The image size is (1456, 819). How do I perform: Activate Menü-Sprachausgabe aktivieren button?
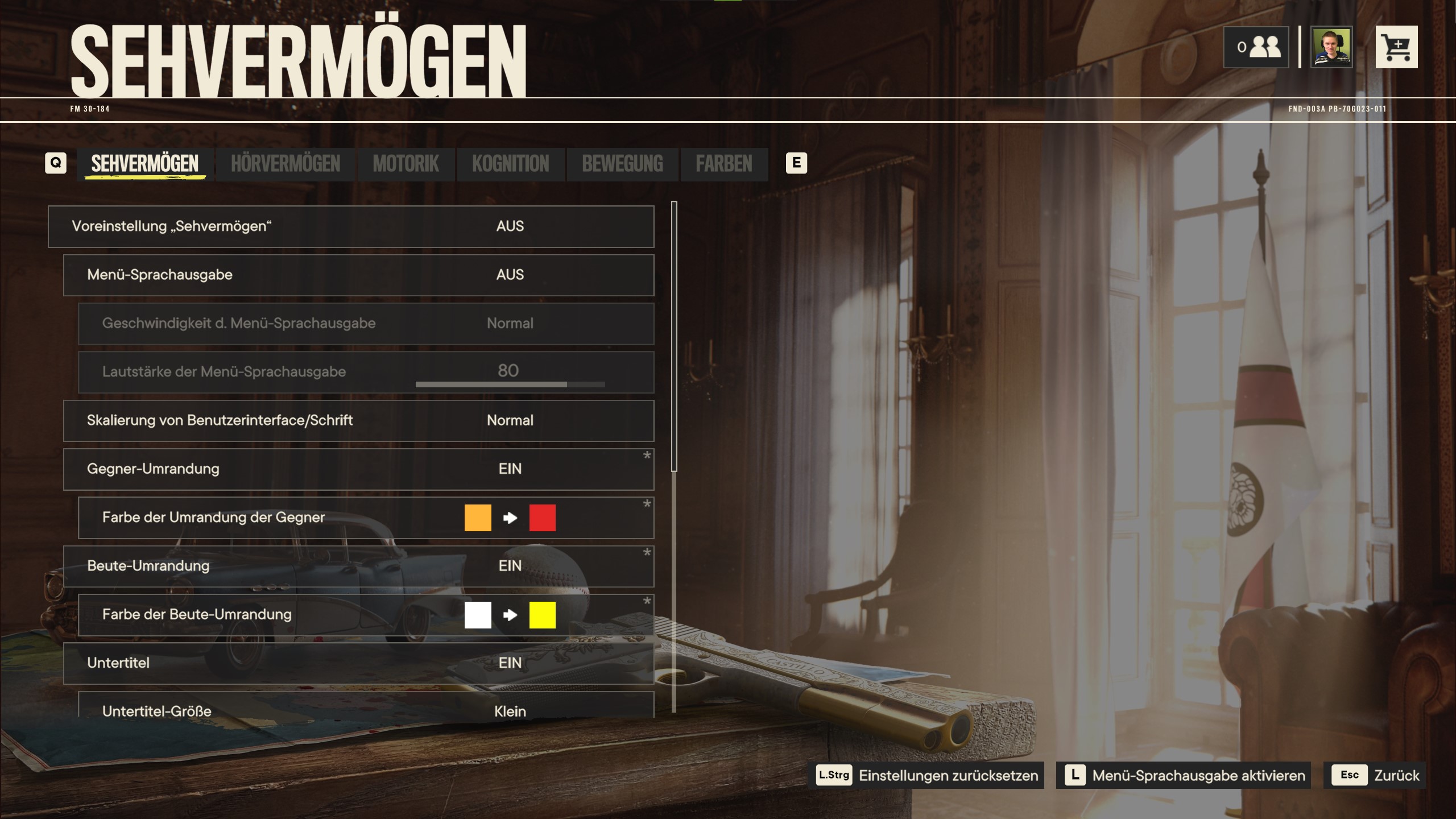point(1184,775)
